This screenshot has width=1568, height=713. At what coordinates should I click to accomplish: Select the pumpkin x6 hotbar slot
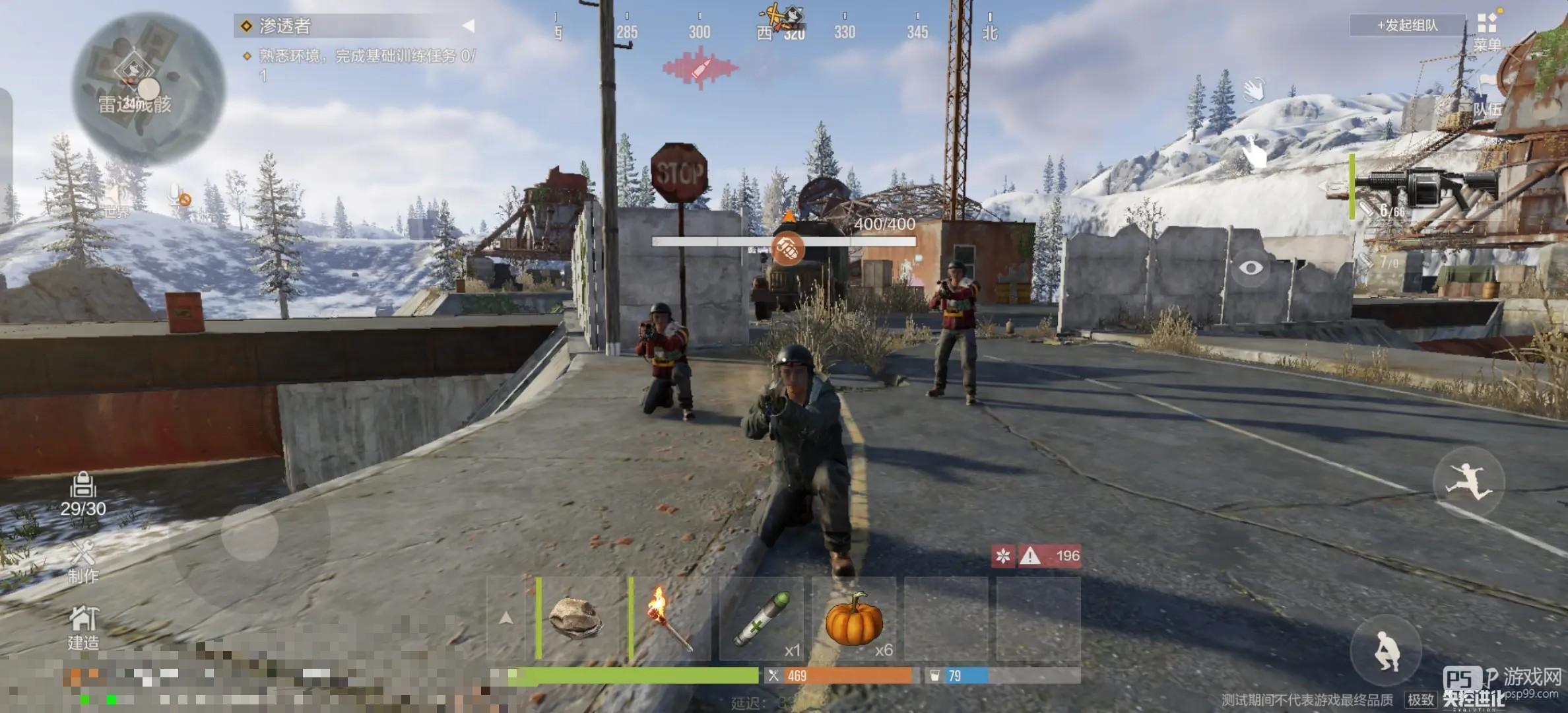[854, 619]
